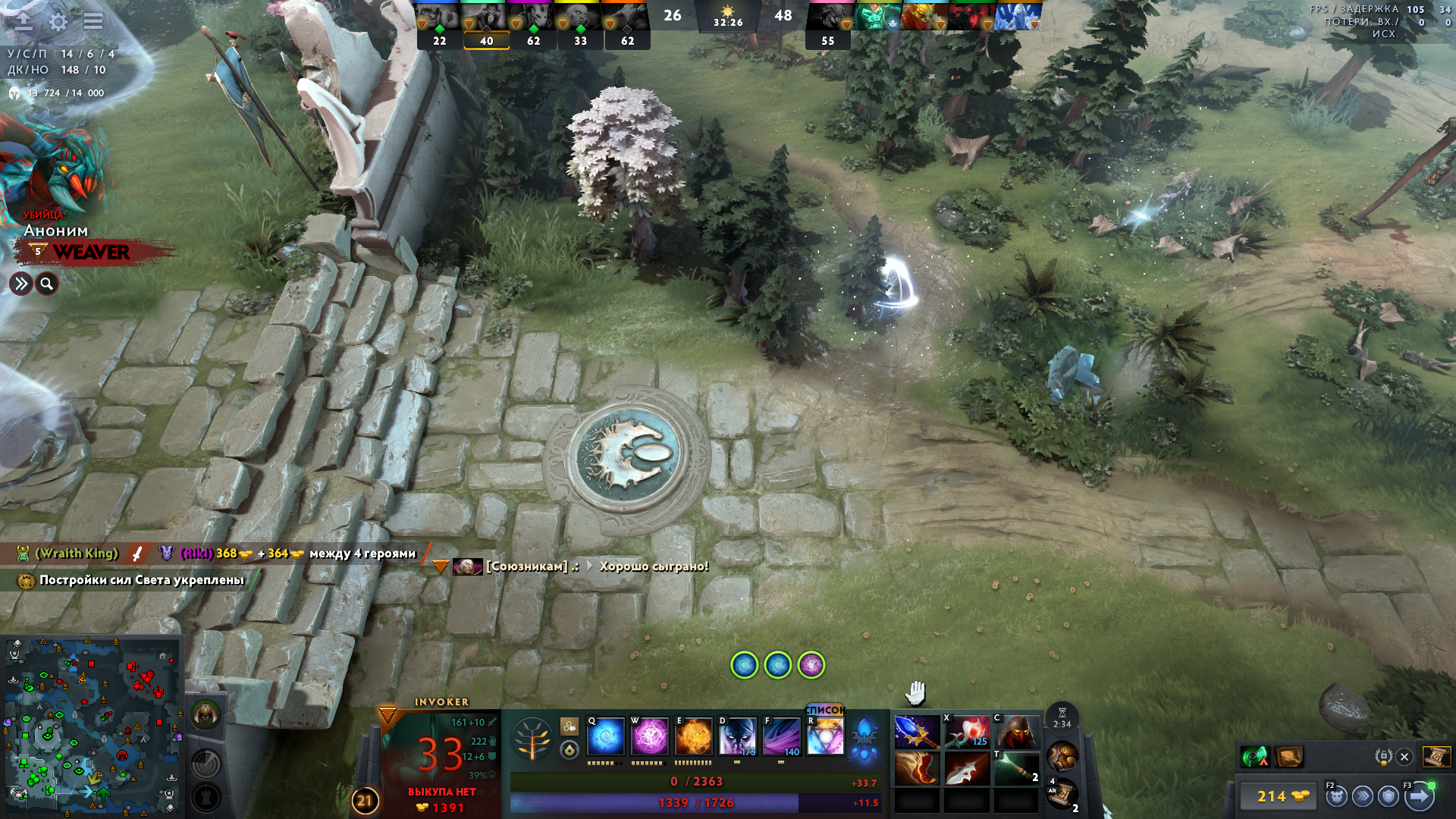Select the Exort orb ability
1456x819 pixels.
[694, 737]
